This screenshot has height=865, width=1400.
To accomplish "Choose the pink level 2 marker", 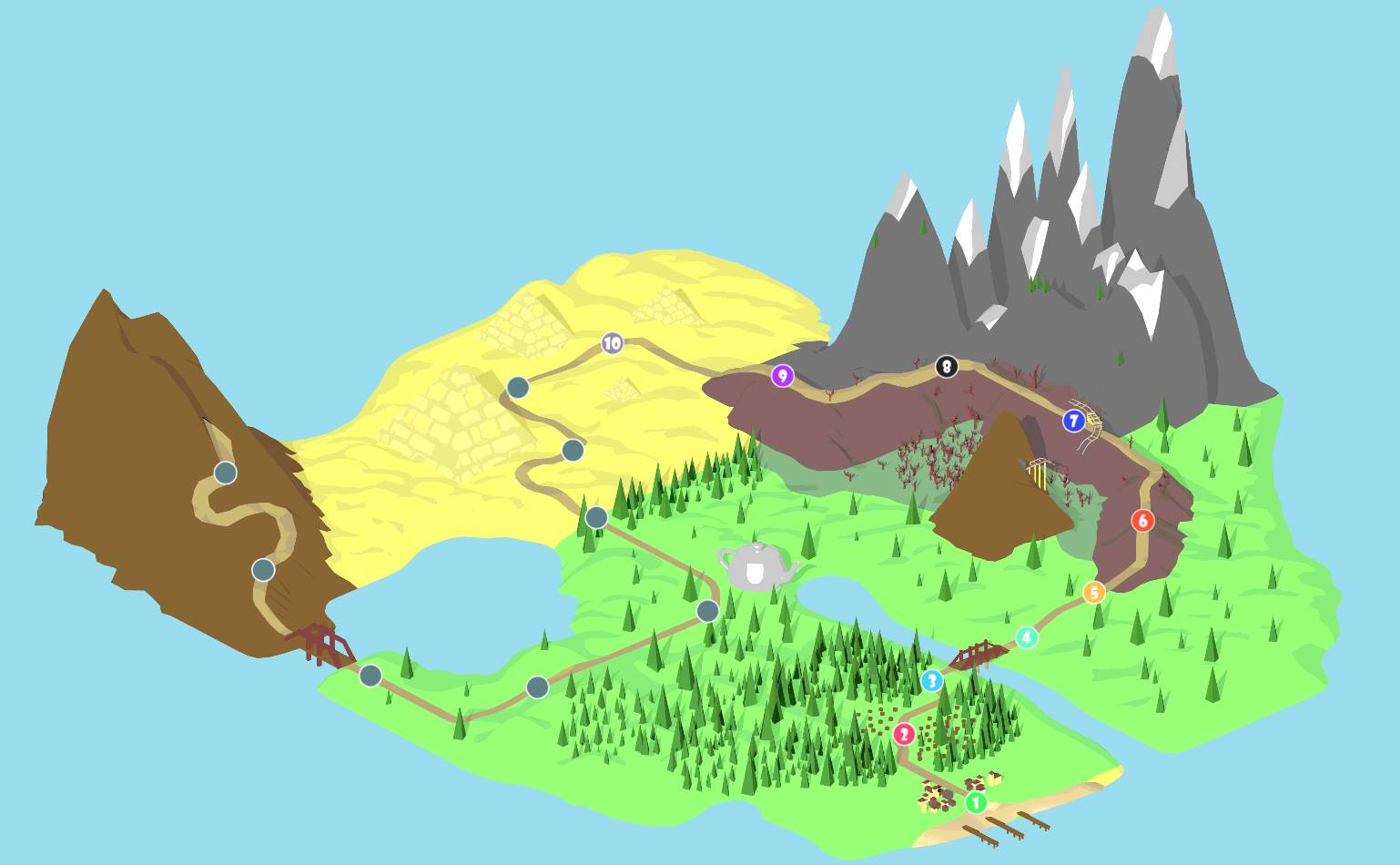I will pyautogui.click(x=904, y=734).
